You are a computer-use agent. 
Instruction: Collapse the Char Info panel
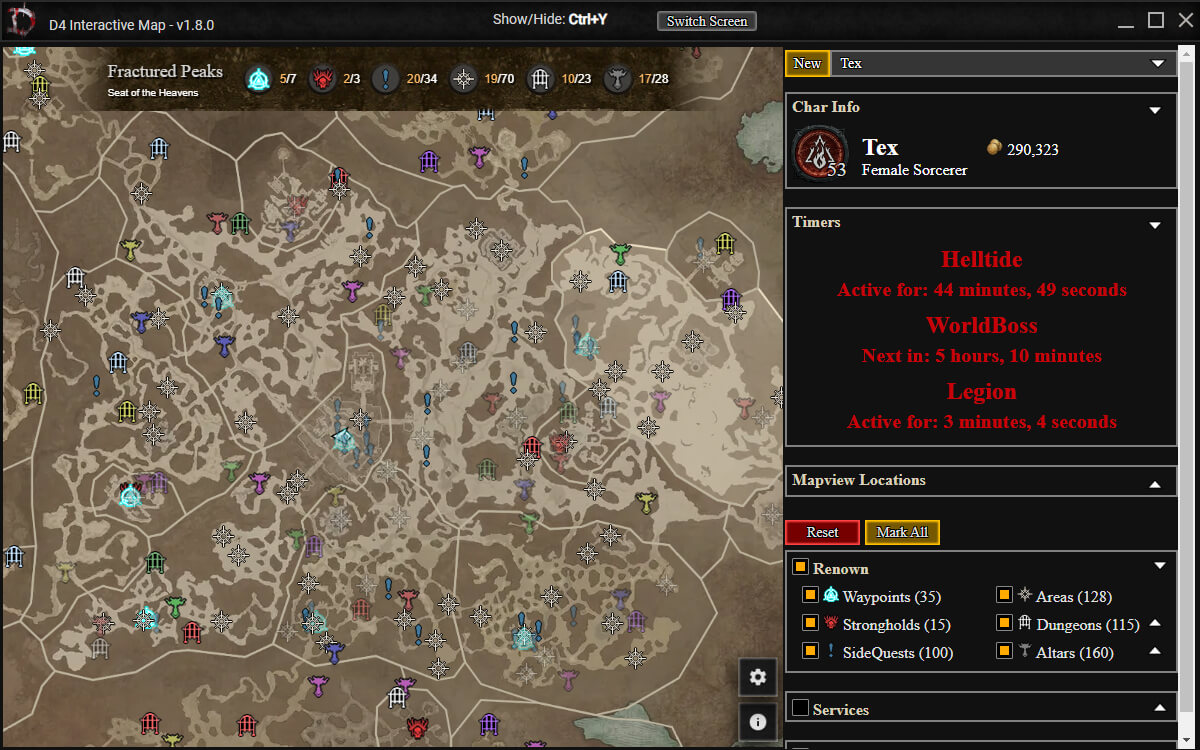coord(1155,110)
